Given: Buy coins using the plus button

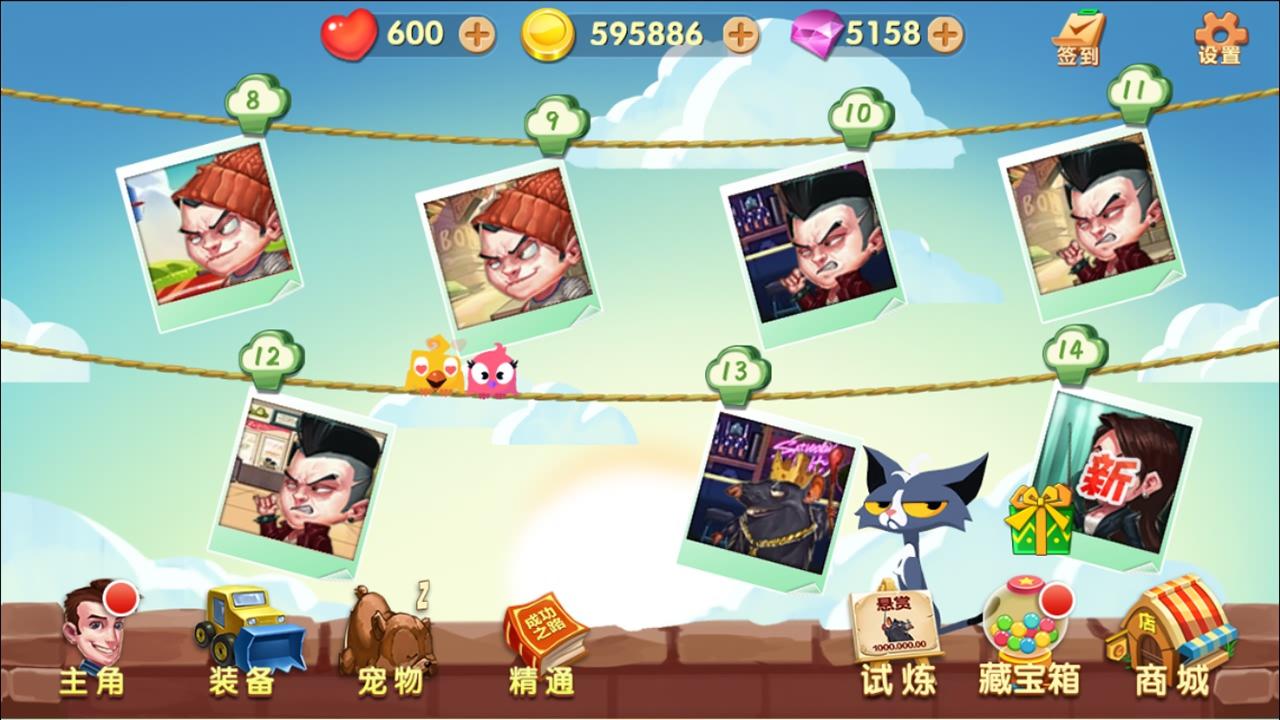Looking at the screenshot, I should [738, 33].
